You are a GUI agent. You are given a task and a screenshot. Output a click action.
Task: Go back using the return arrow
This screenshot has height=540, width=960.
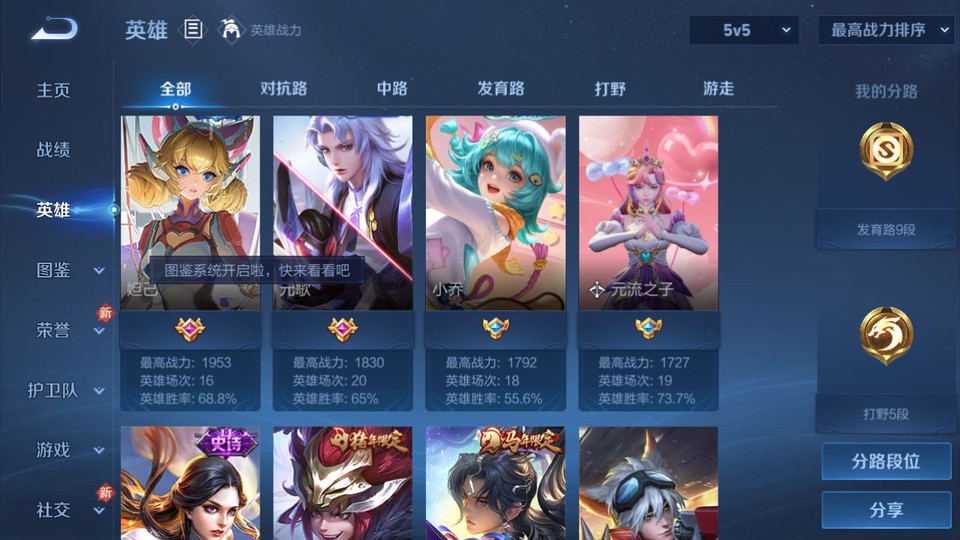54,30
